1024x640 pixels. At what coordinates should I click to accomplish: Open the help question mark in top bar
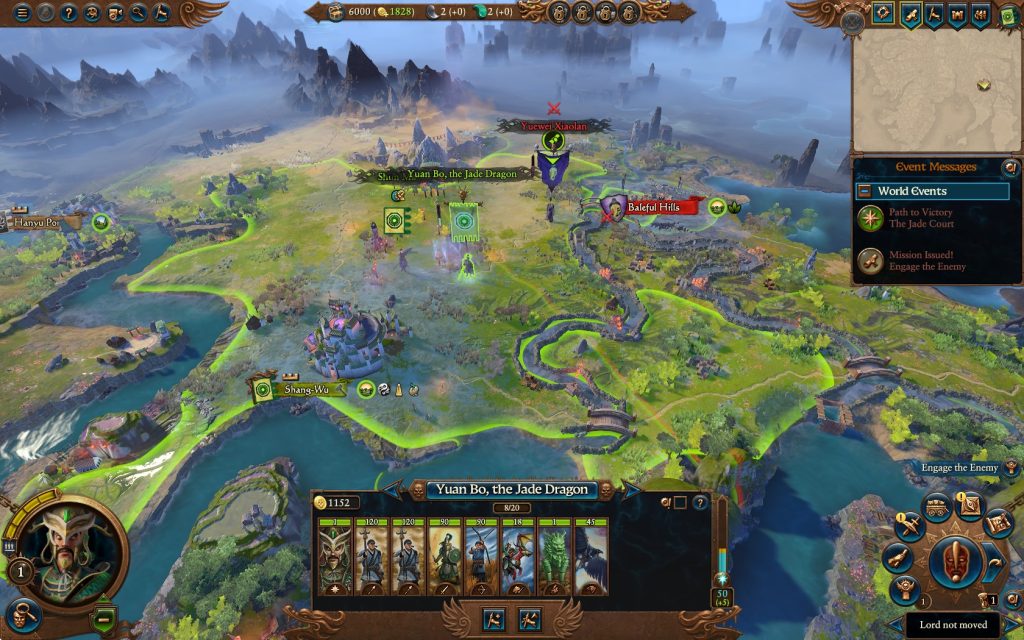pos(69,13)
